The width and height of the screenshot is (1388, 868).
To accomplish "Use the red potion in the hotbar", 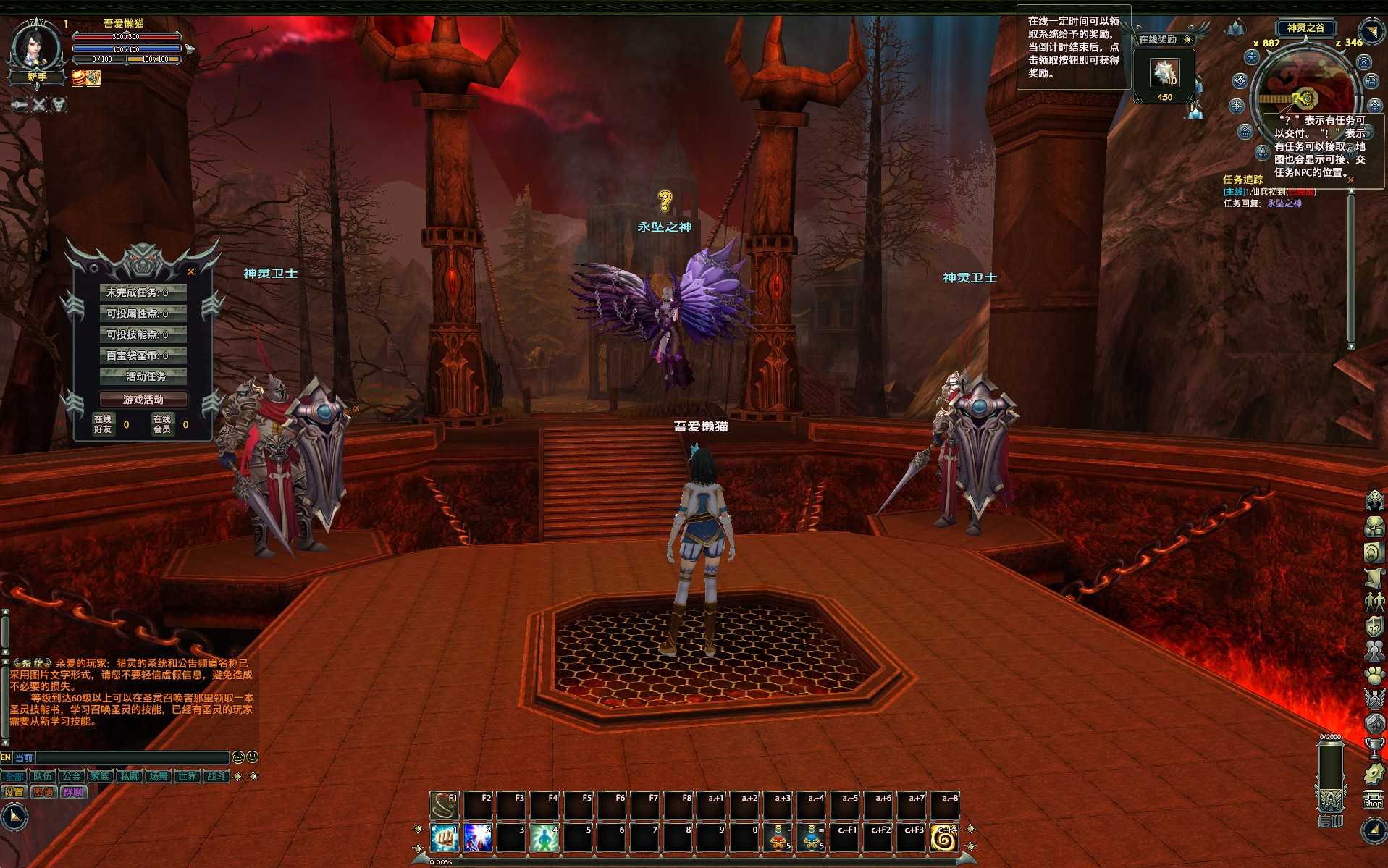I will point(778,838).
